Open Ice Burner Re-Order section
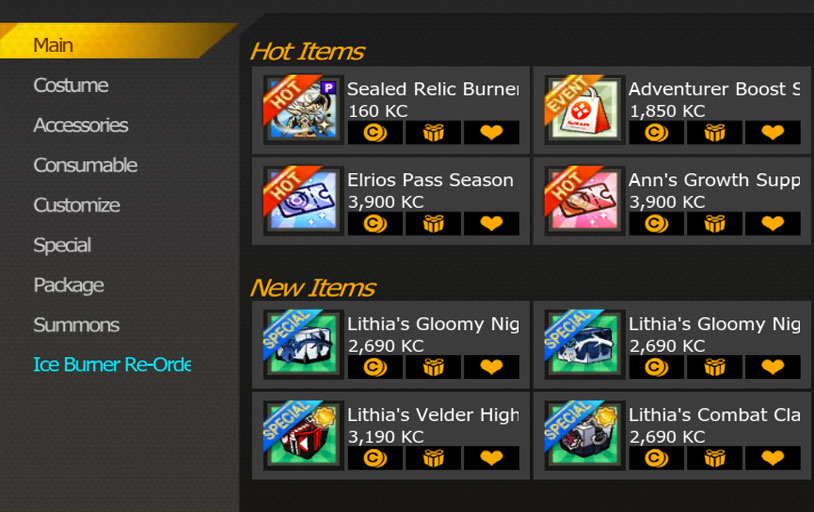 (112, 366)
